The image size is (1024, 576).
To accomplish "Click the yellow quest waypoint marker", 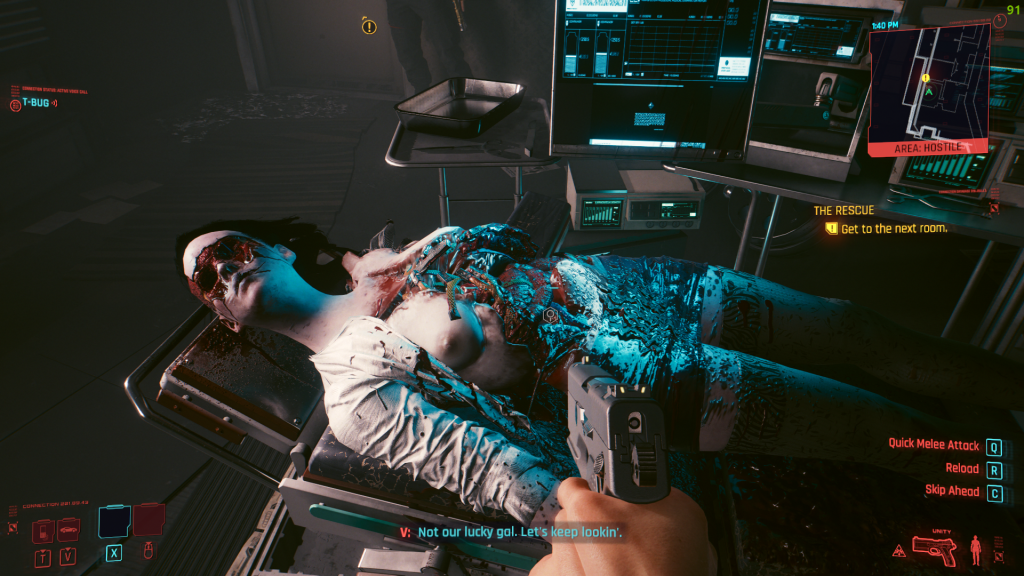I will [x=369, y=27].
